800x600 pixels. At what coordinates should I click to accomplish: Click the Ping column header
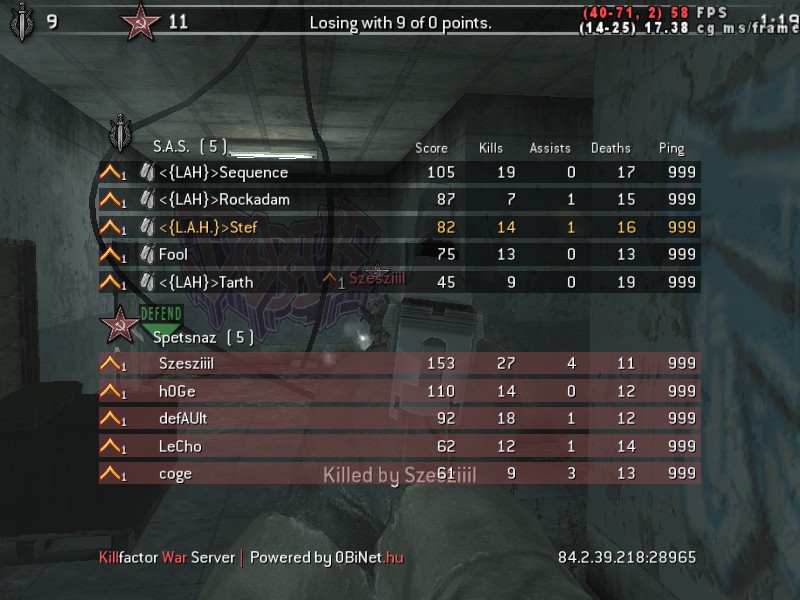672,148
